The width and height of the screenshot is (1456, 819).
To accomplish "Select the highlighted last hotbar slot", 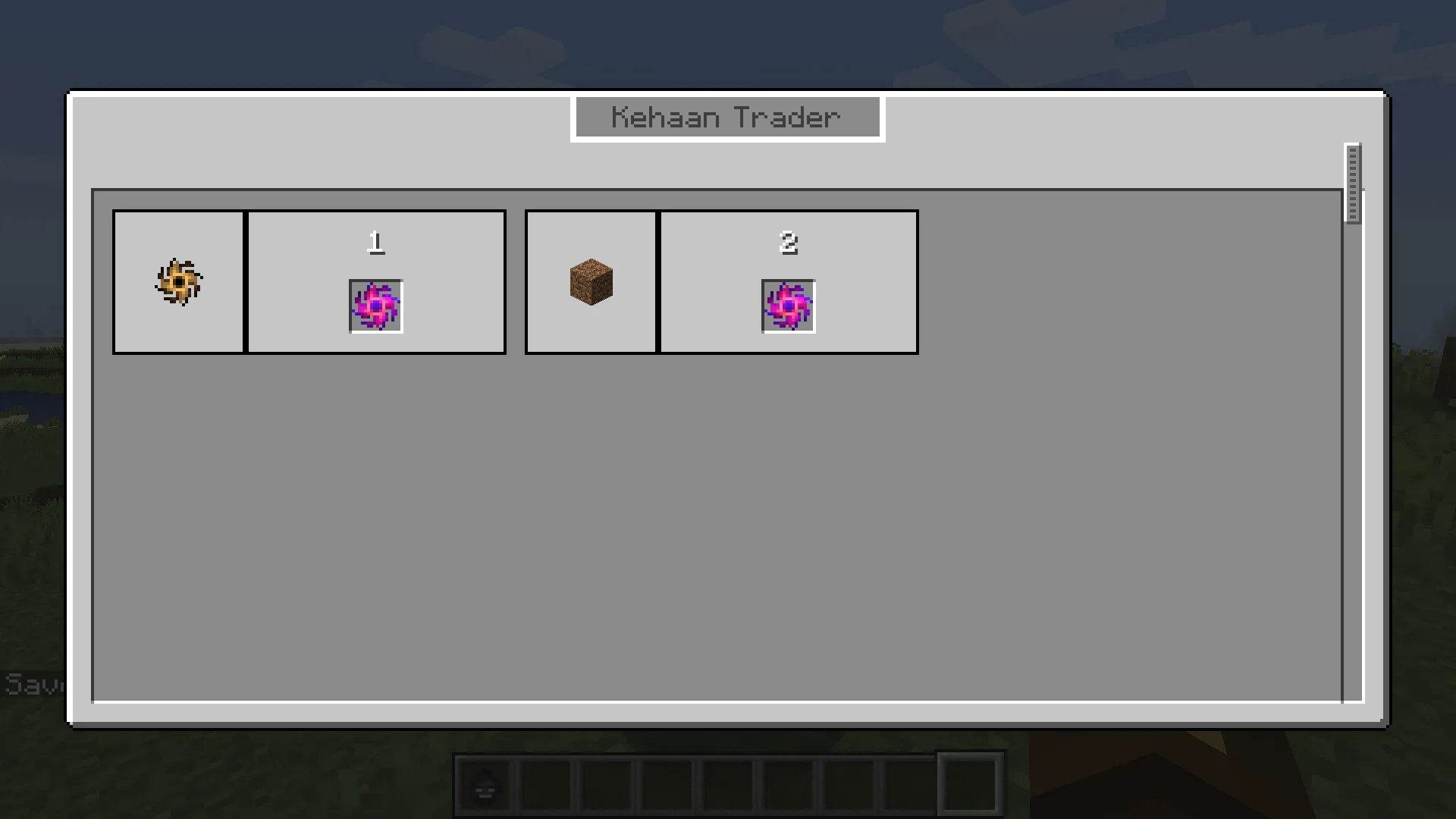I will 971,783.
